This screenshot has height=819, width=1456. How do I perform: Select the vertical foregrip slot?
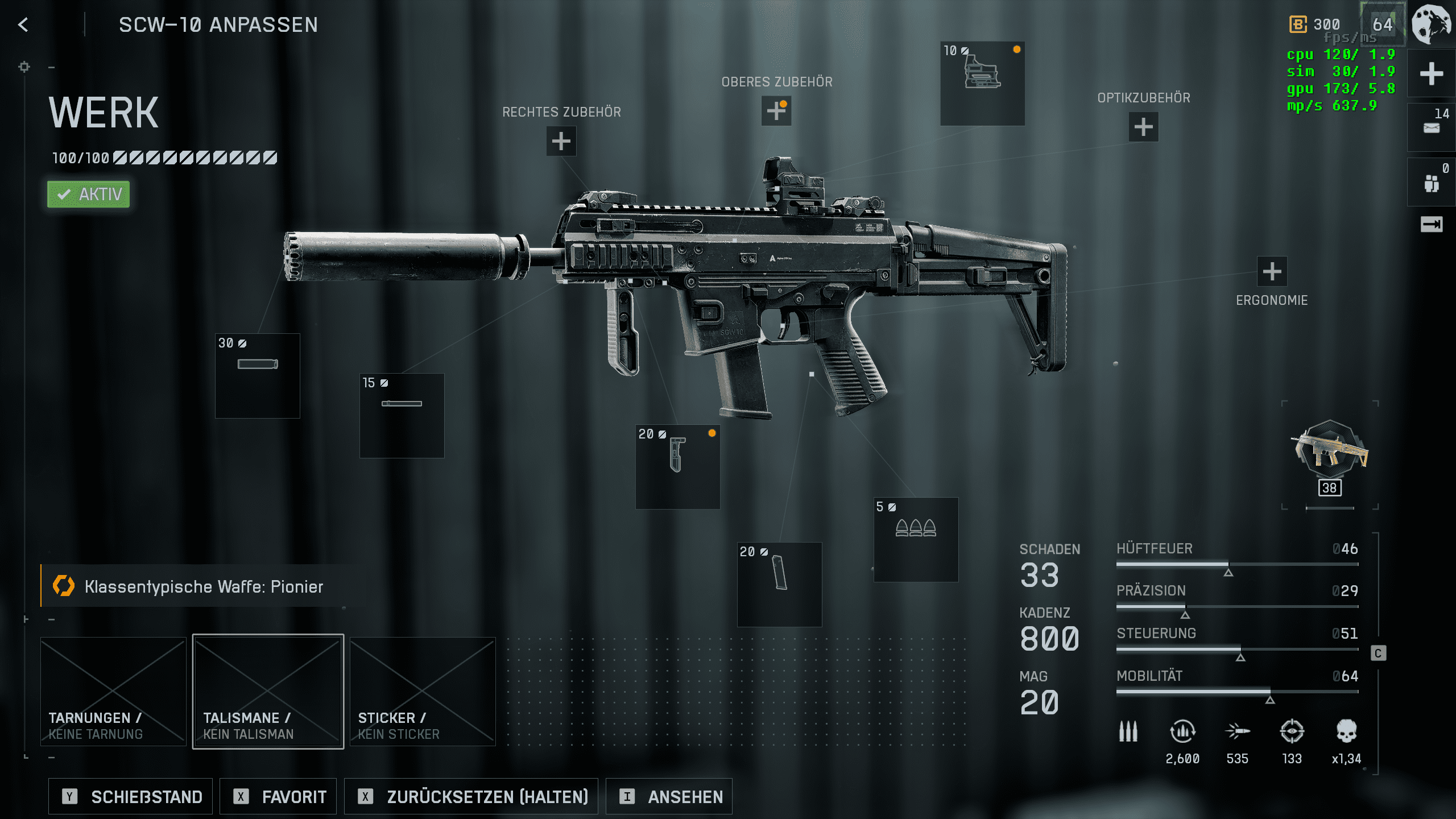pyautogui.click(x=677, y=466)
